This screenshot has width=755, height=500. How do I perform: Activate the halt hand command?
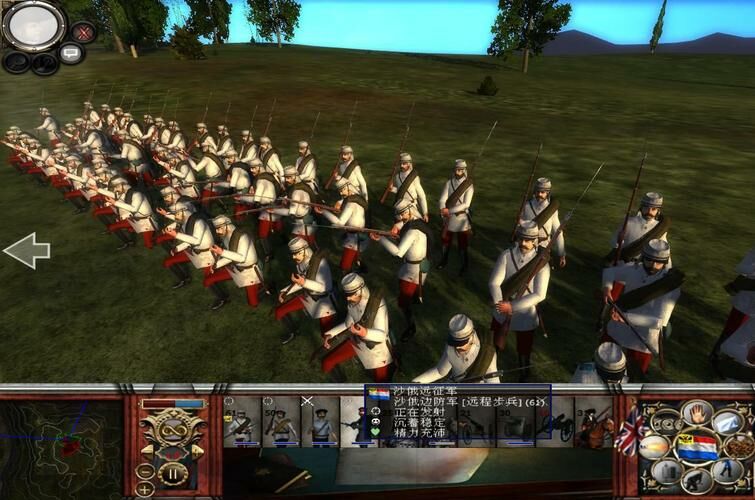click(x=697, y=413)
